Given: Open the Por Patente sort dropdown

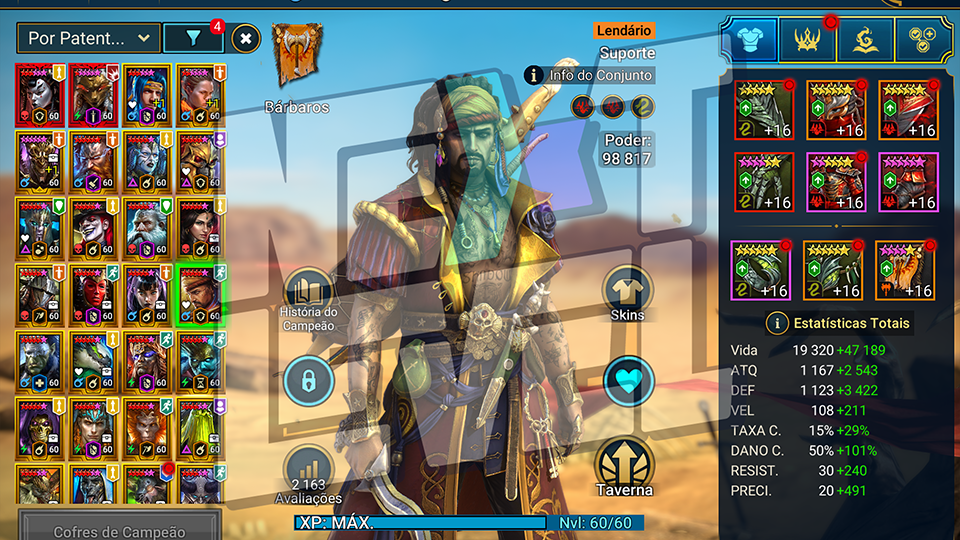Looking at the screenshot, I should [90, 38].
